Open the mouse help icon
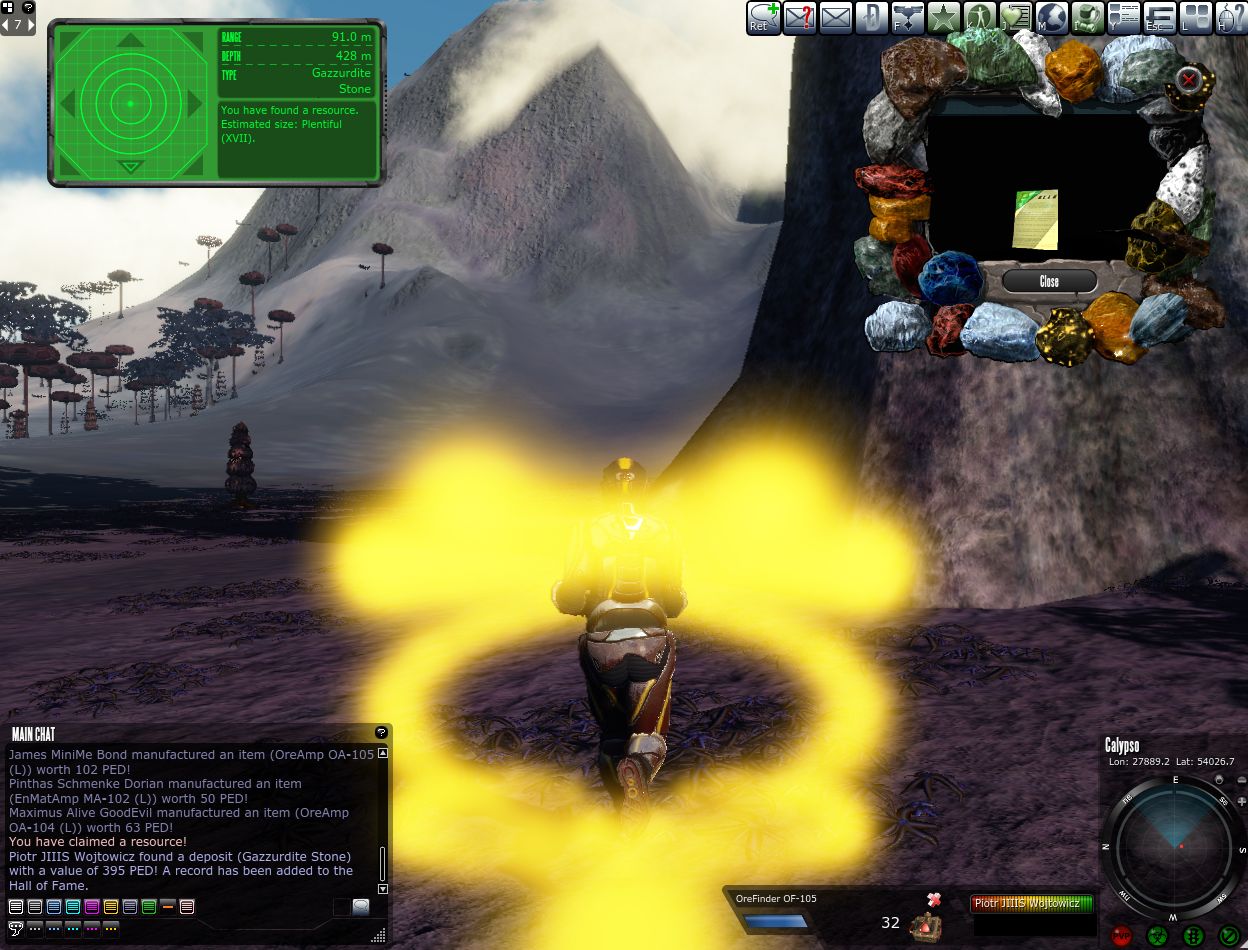The height and width of the screenshot is (950, 1248). pos(1231,17)
